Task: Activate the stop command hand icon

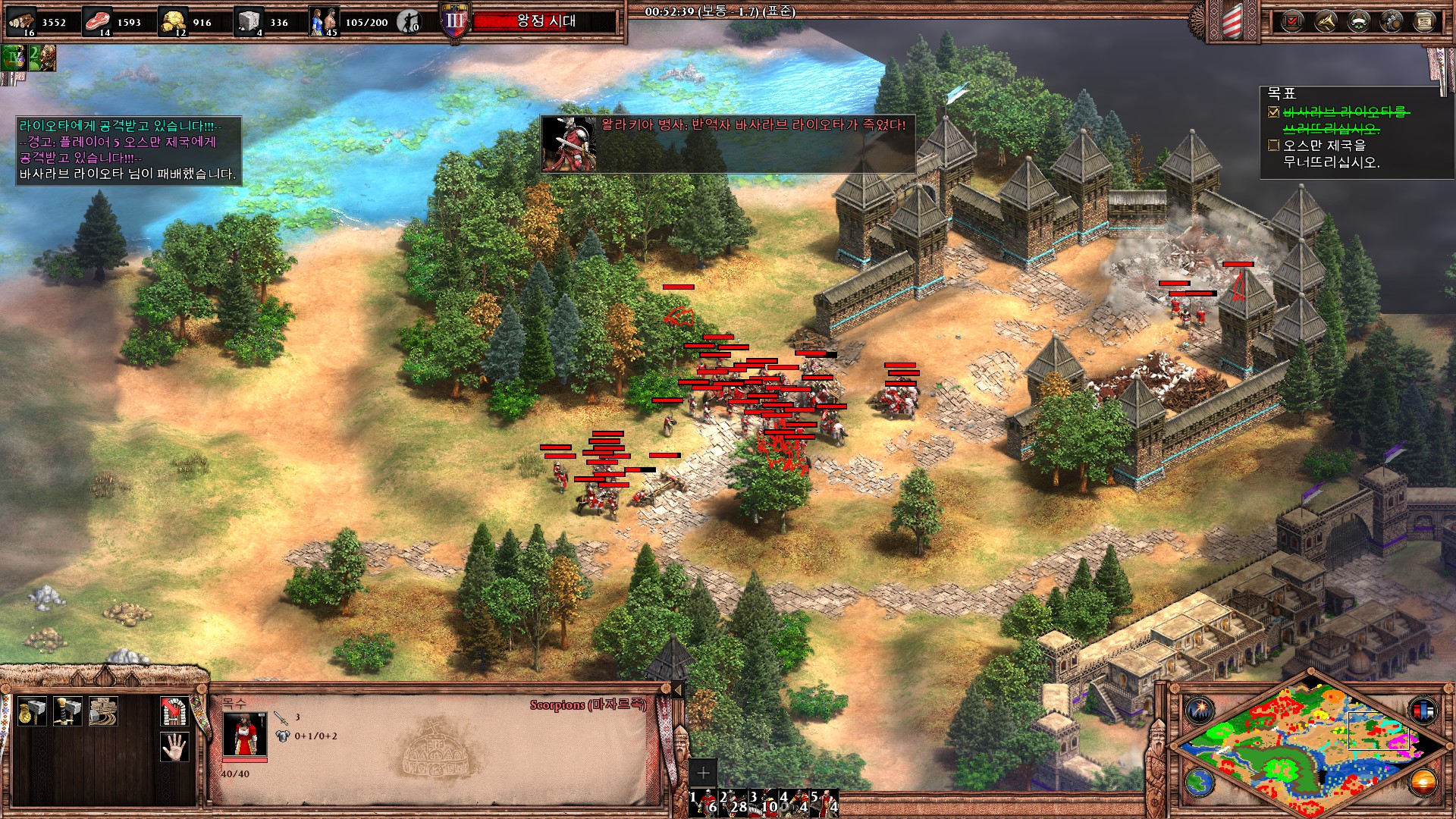Action: point(174,747)
